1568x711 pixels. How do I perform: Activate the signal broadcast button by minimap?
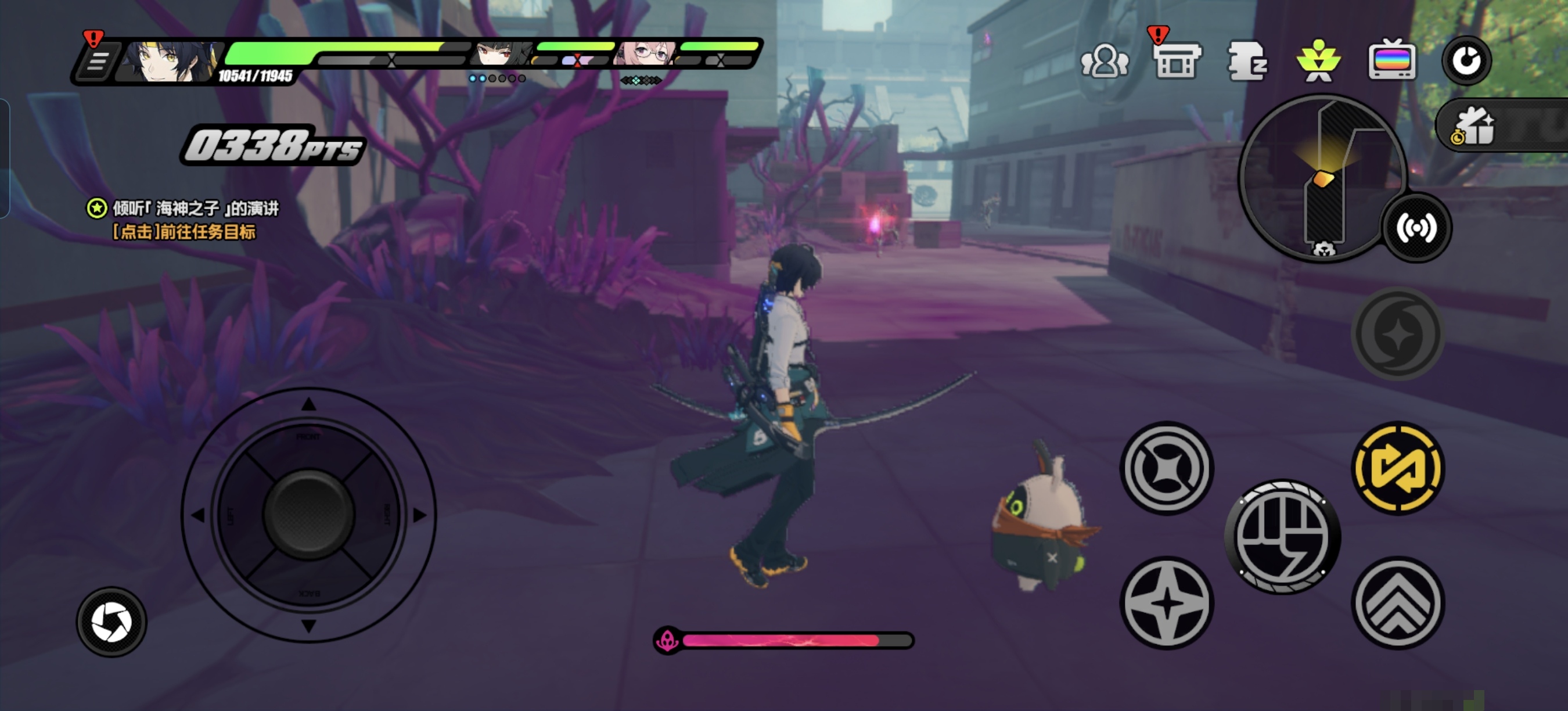point(1416,228)
